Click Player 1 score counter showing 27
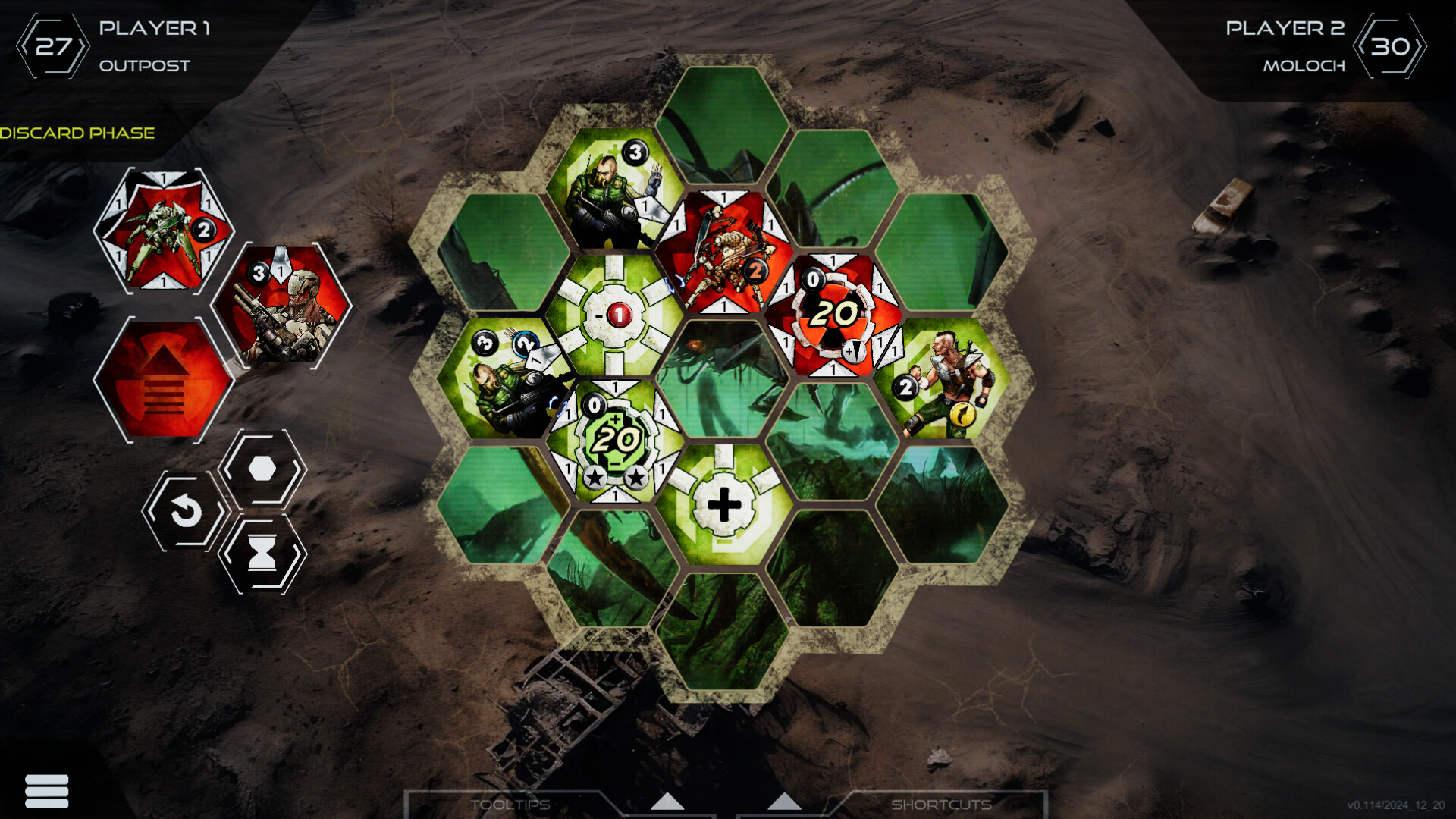Image resolution: width=1456 pixels, height=819 pixels. (53, 44)
